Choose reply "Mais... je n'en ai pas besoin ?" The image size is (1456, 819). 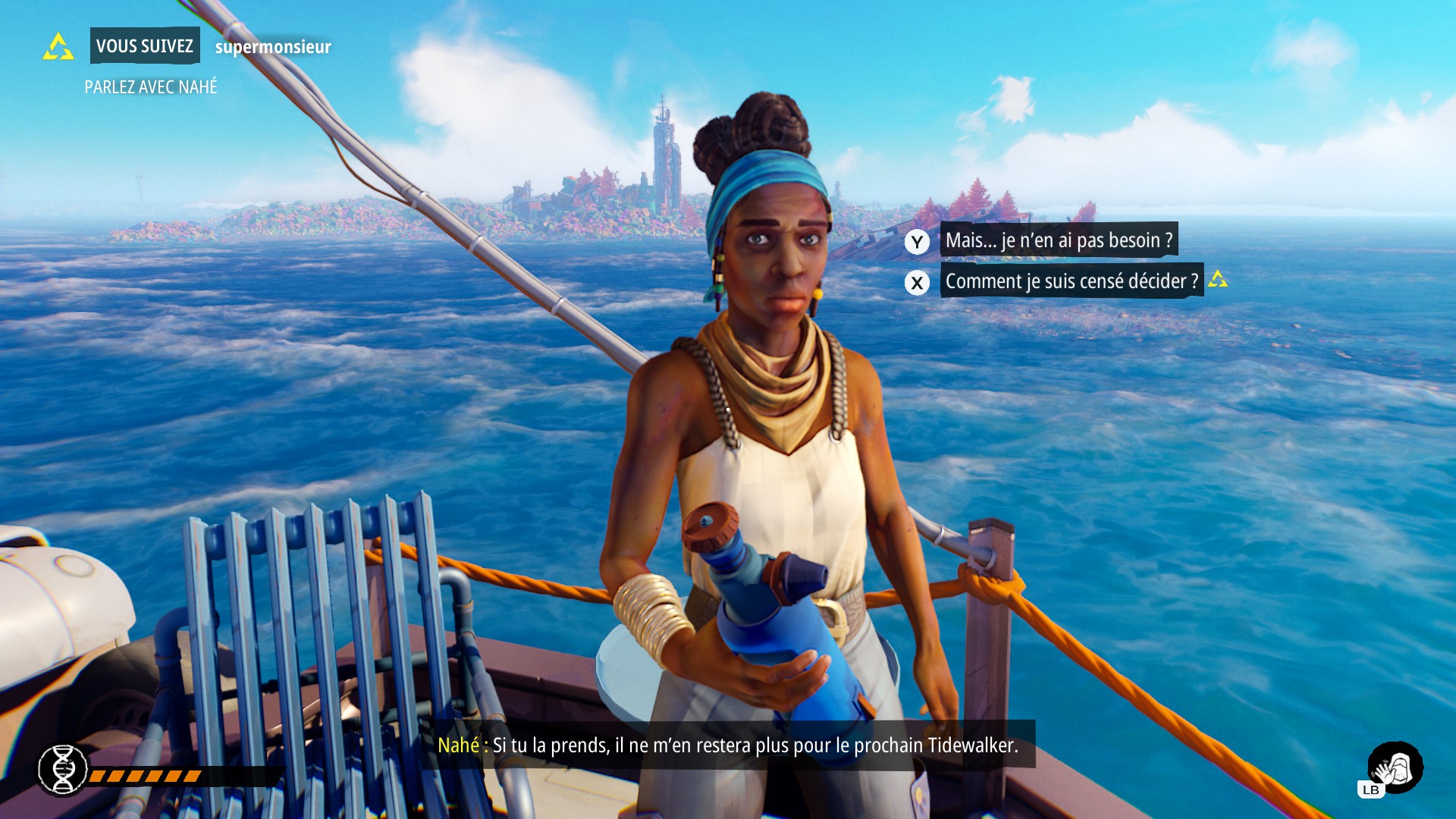coord(1059,240)
